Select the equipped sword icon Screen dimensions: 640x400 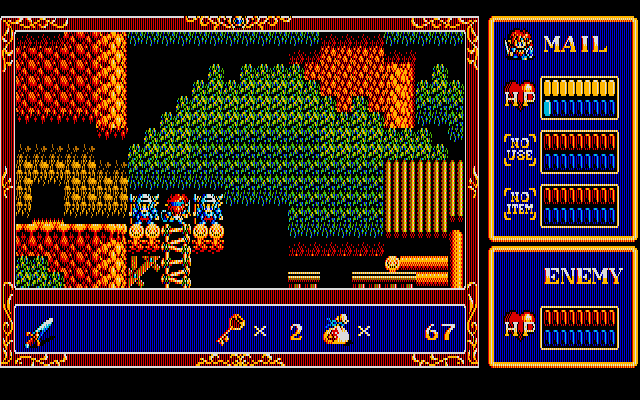40,330
